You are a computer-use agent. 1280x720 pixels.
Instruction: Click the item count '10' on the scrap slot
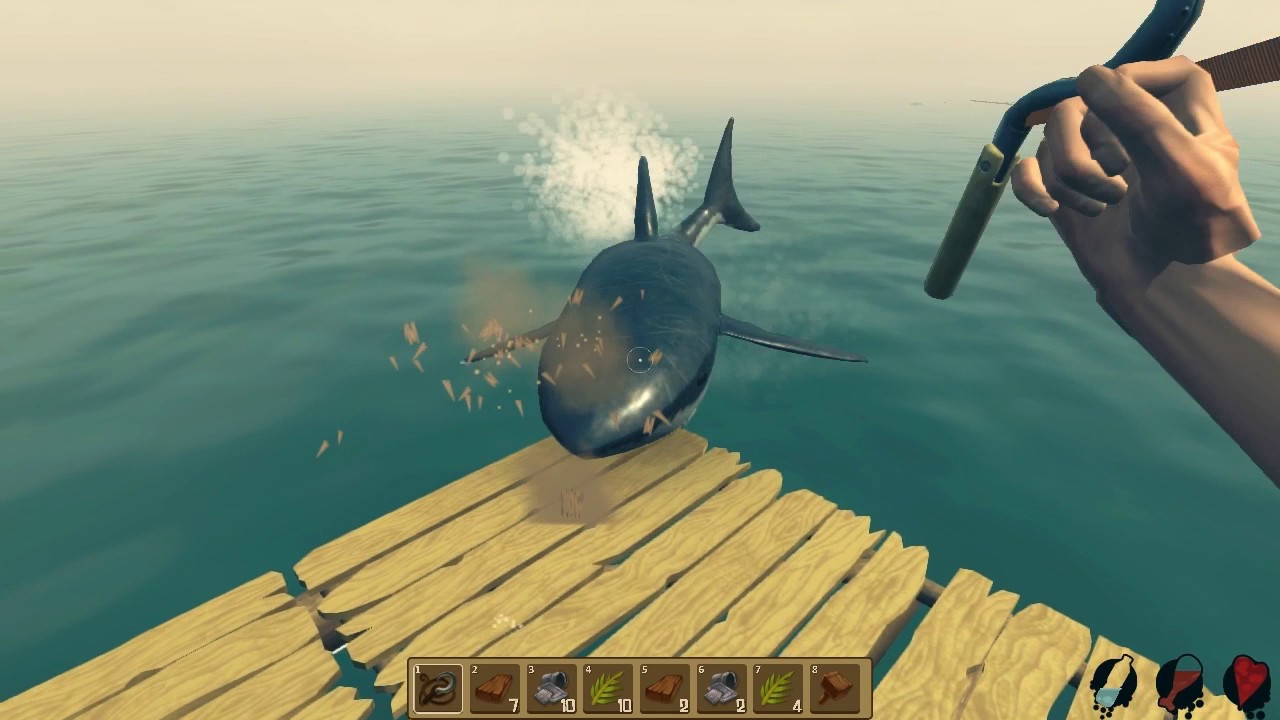coord(567,703)
